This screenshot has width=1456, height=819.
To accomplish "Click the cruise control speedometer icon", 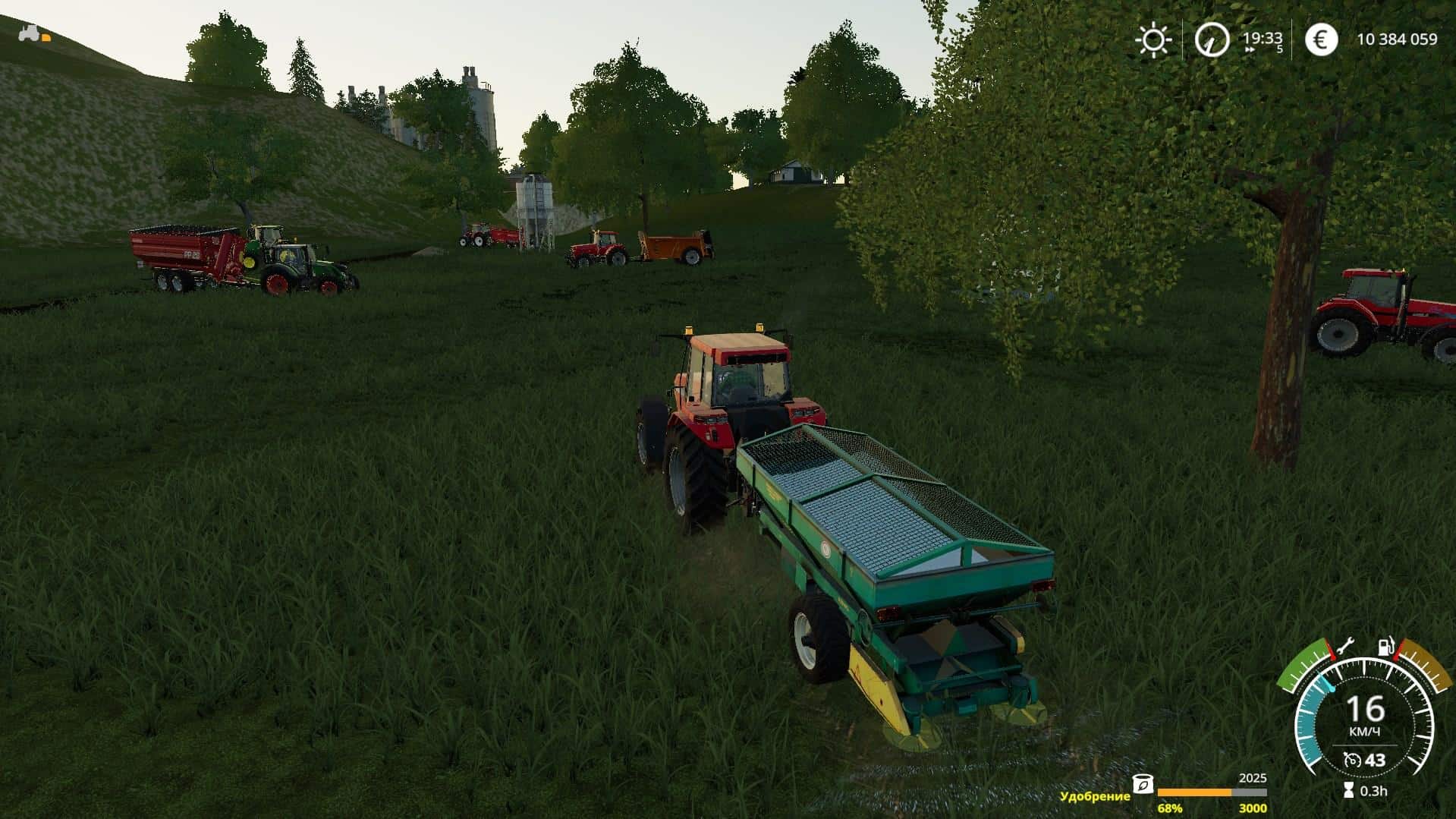I will (1351, 759).
